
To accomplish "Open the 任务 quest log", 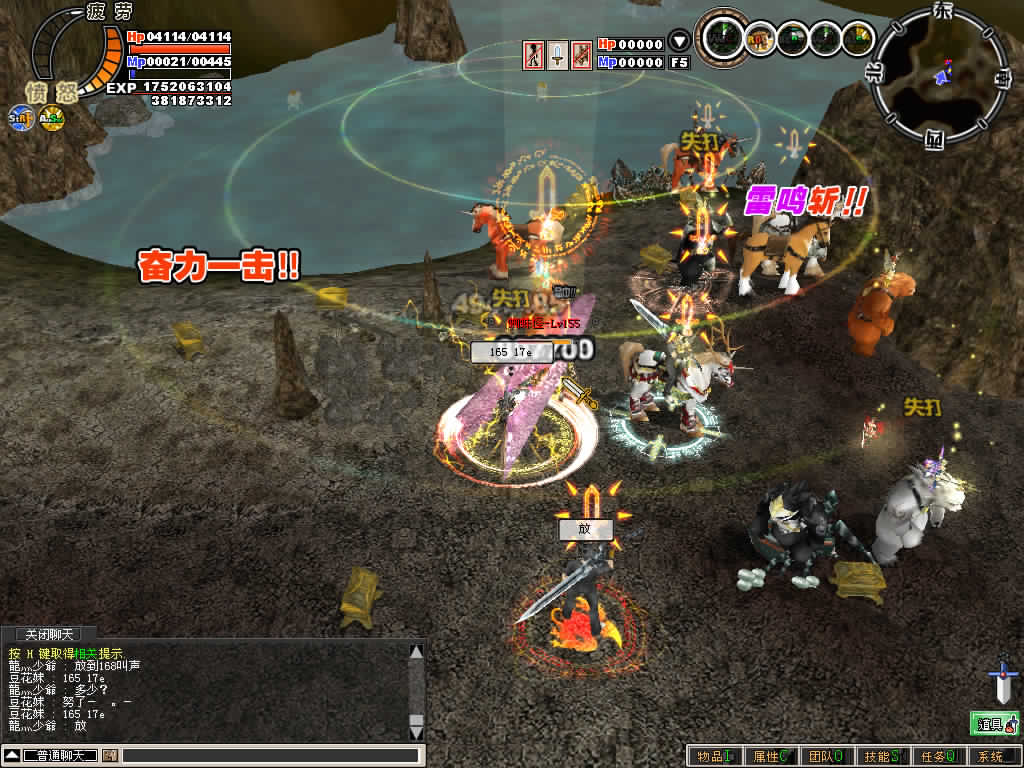I will point(938,756).
